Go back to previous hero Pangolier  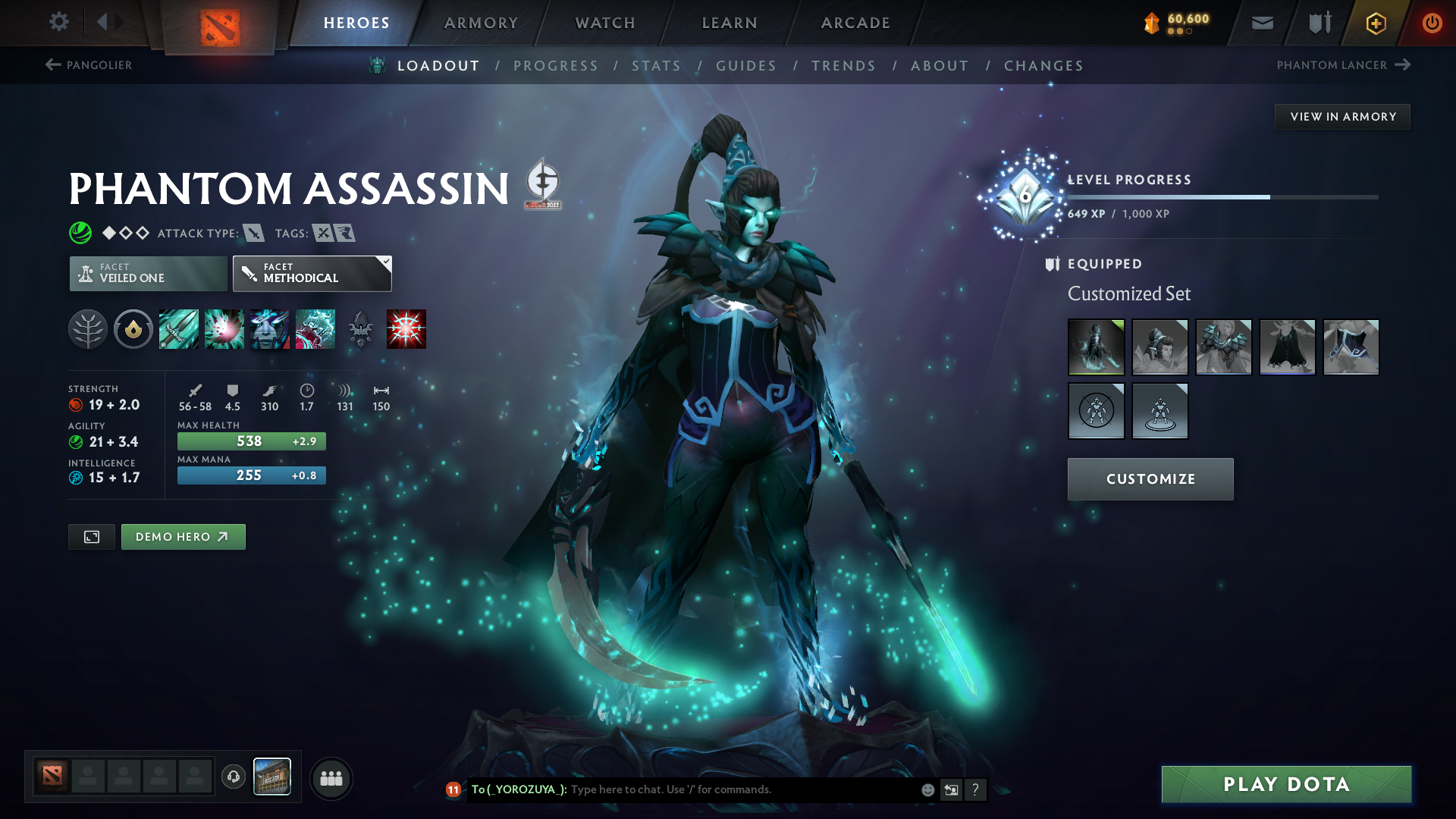89,65
